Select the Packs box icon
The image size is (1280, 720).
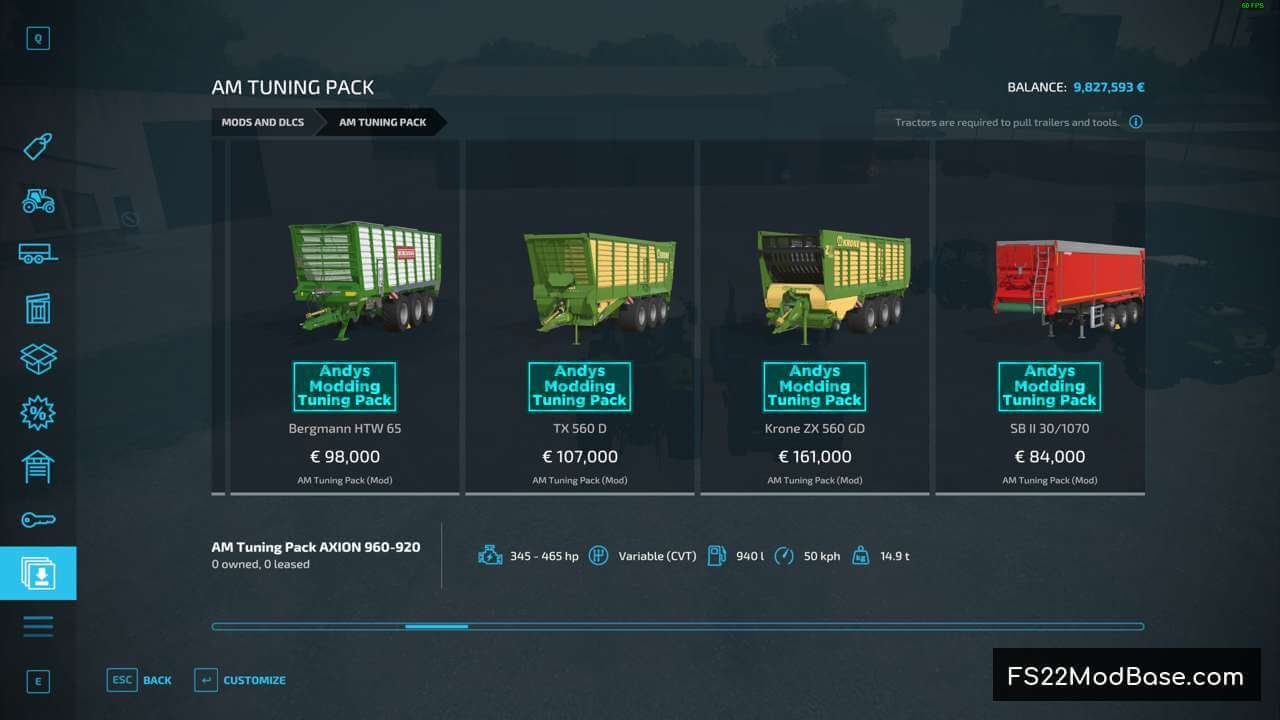(38, 358)
